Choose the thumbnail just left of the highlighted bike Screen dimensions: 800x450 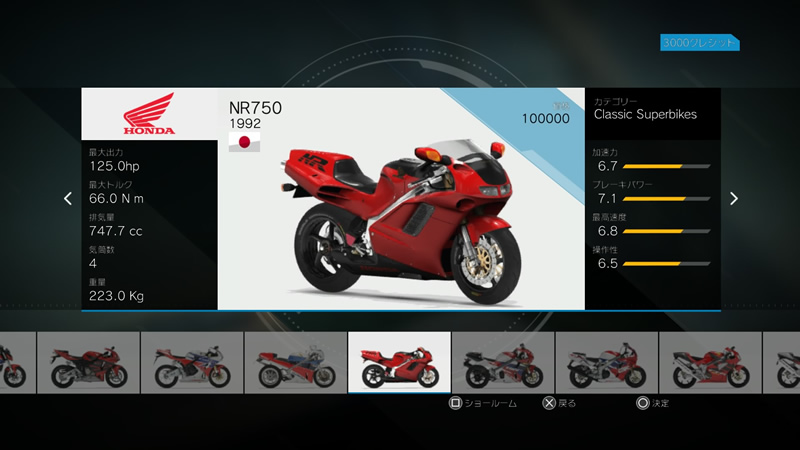click(x=295, y=362)
